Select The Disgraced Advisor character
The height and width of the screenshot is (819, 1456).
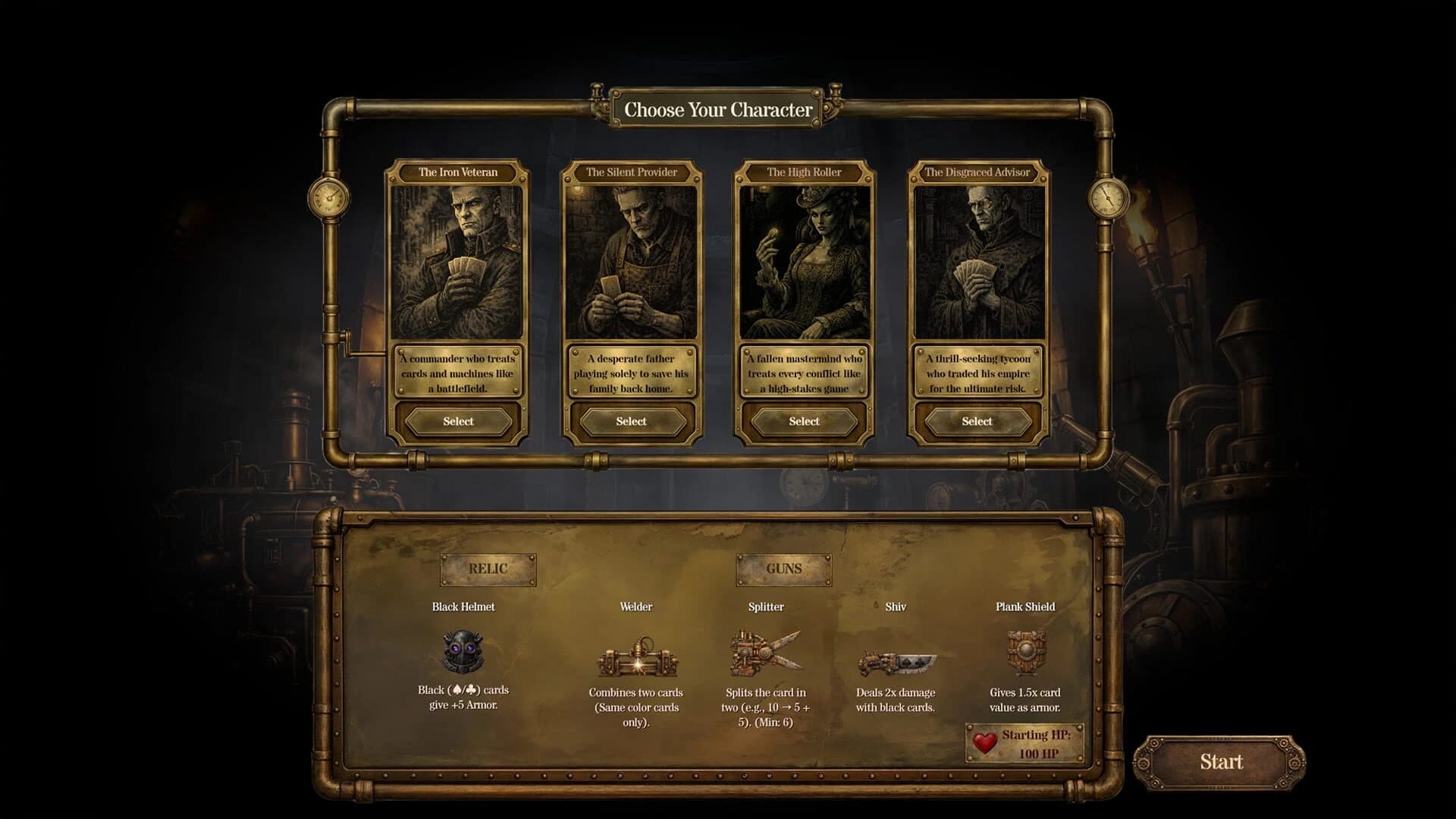[x=977, y=421]
